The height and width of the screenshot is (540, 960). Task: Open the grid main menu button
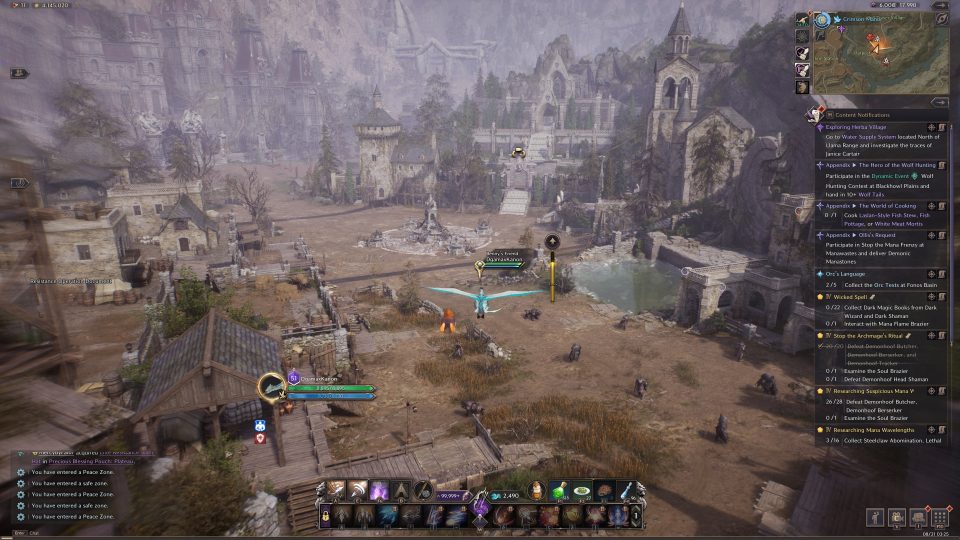[938, 517]
